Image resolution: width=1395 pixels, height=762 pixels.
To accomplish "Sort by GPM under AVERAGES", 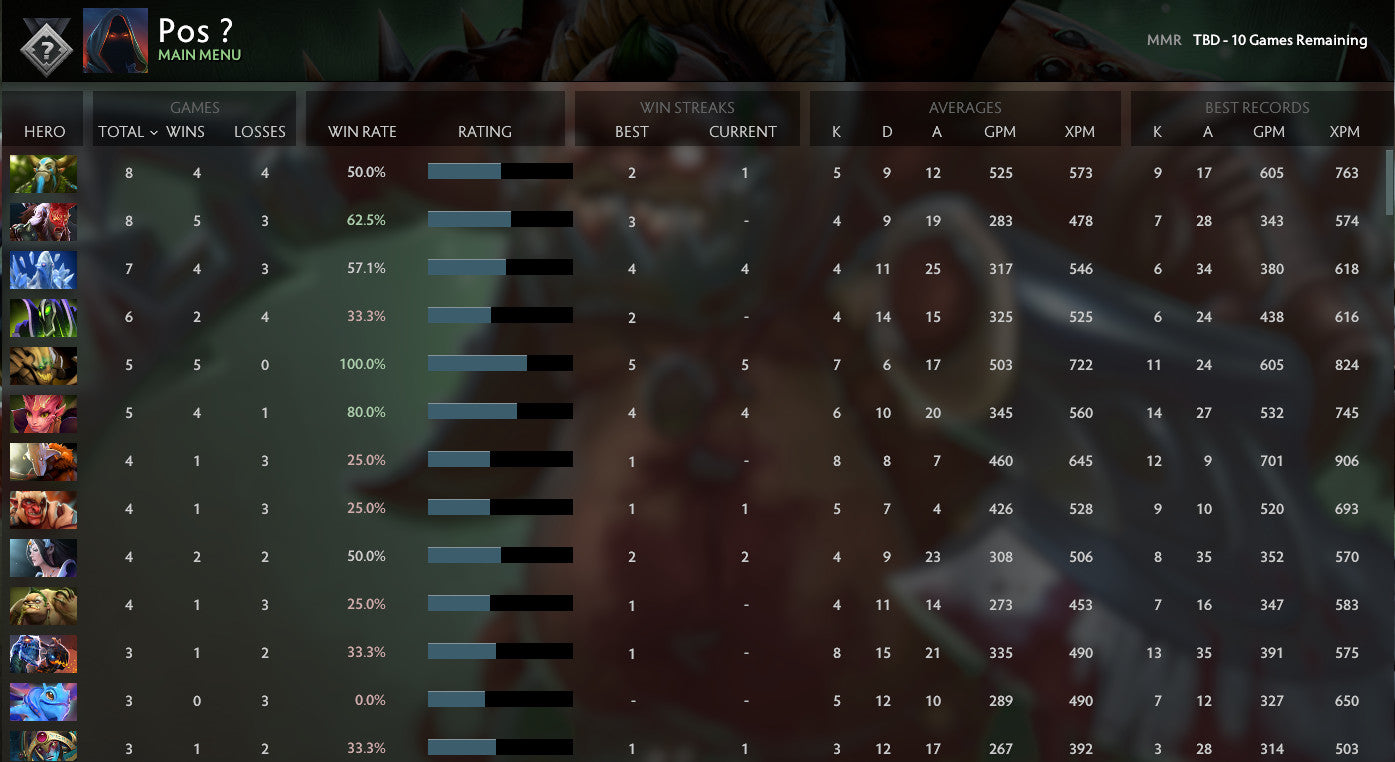I will tap(1001, 131).
